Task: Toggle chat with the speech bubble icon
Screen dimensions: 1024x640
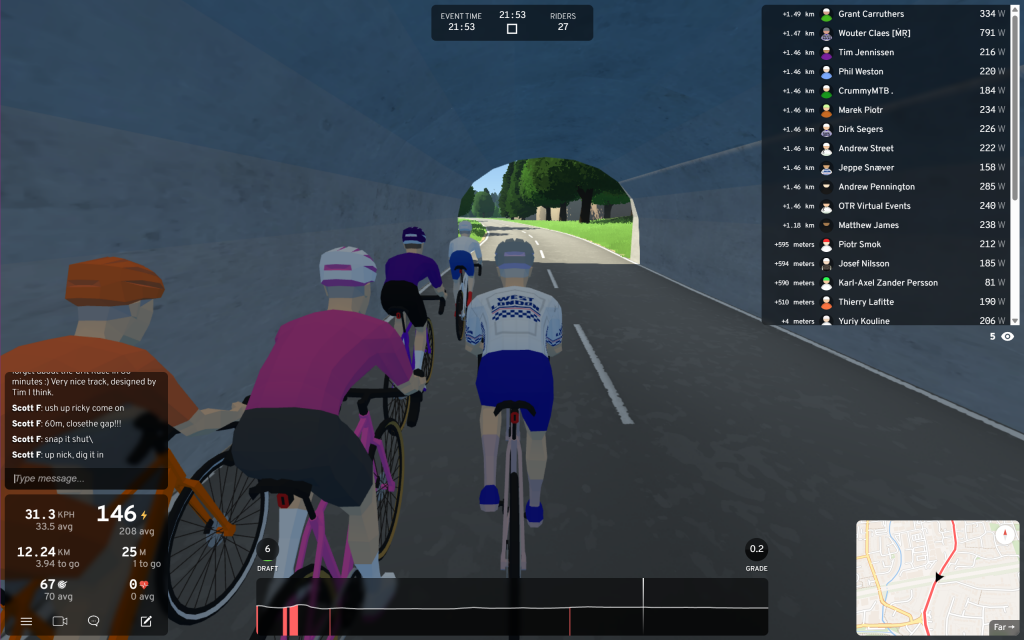Action: [94, 621]
